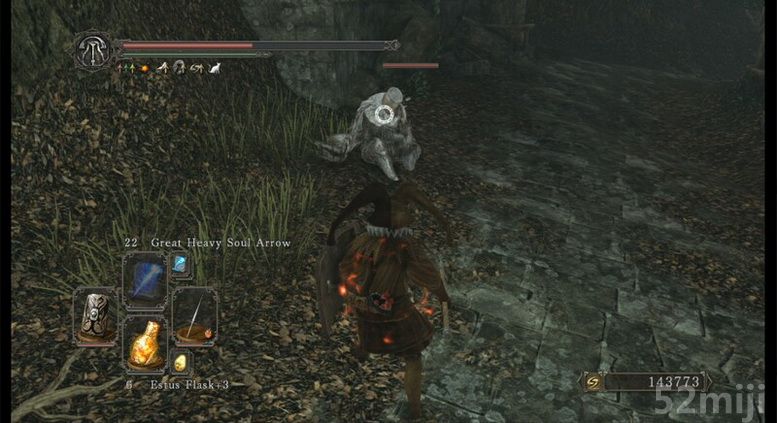The image size is (777, 423).
Task: Click the small next-spell icon beside the spell slot
Action: (181, 264)
